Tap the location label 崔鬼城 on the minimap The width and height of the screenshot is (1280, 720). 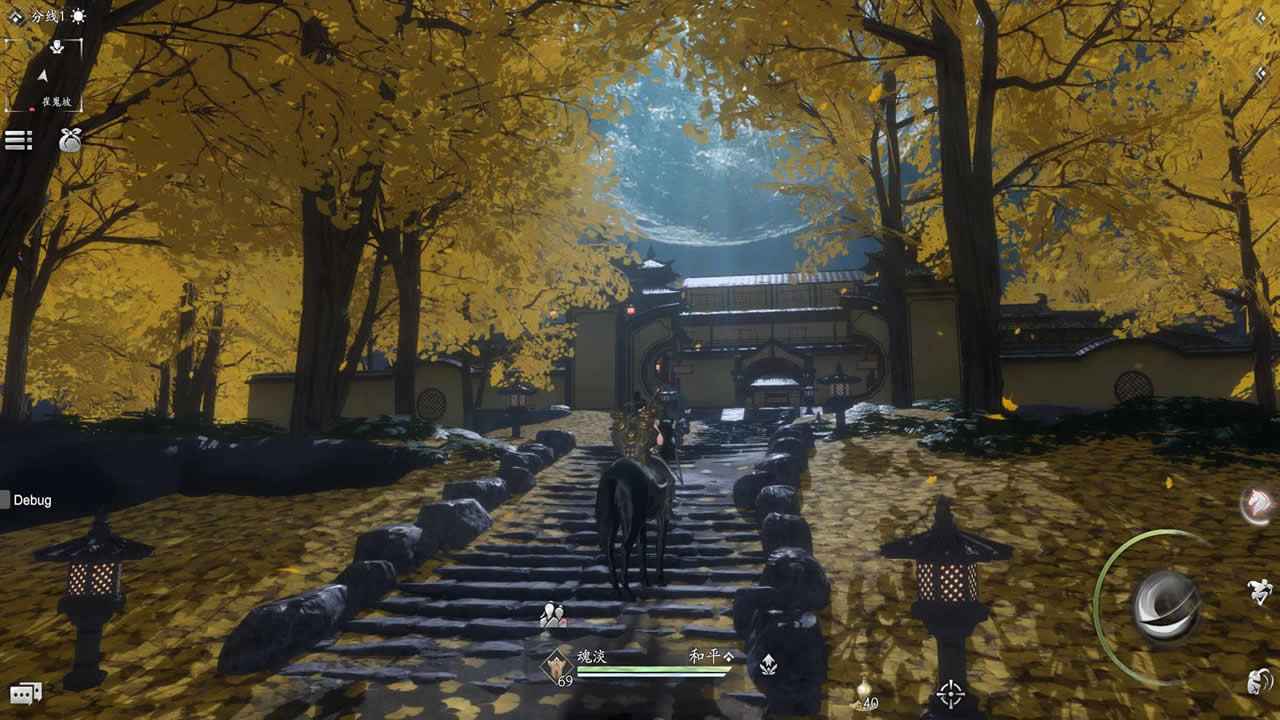[56, 101]
